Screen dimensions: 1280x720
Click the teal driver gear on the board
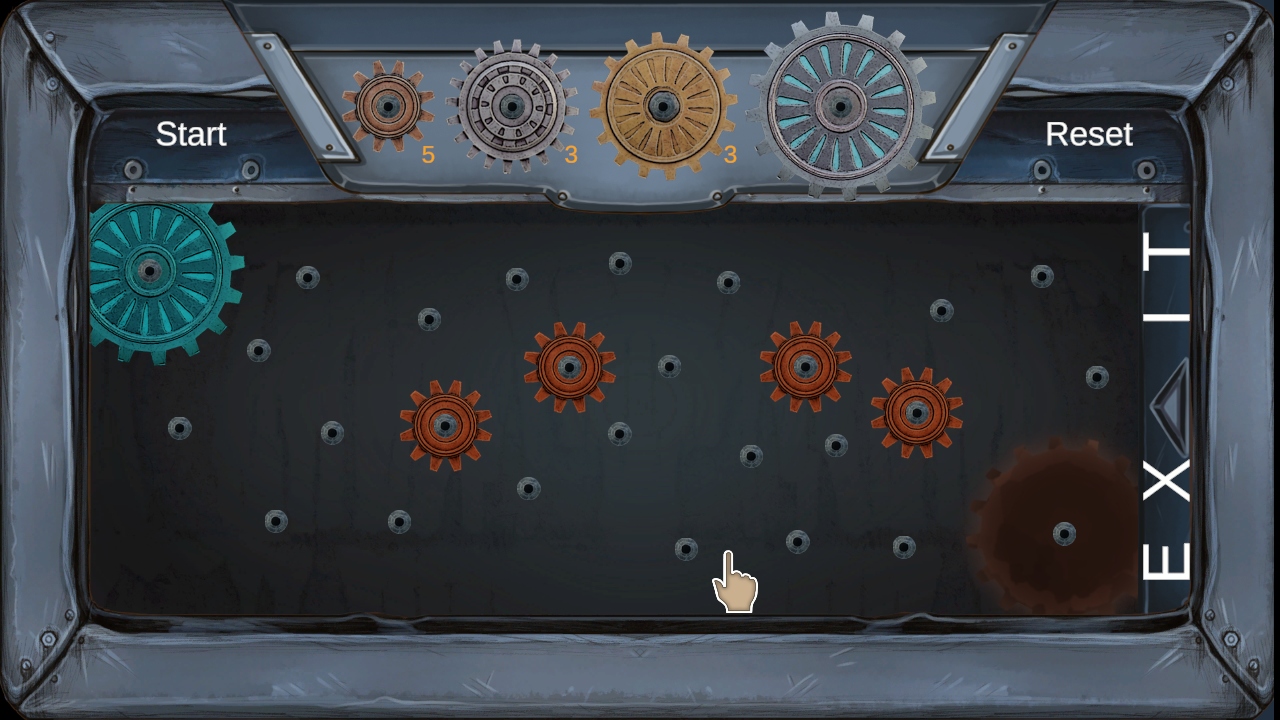(x=152, y=270)
